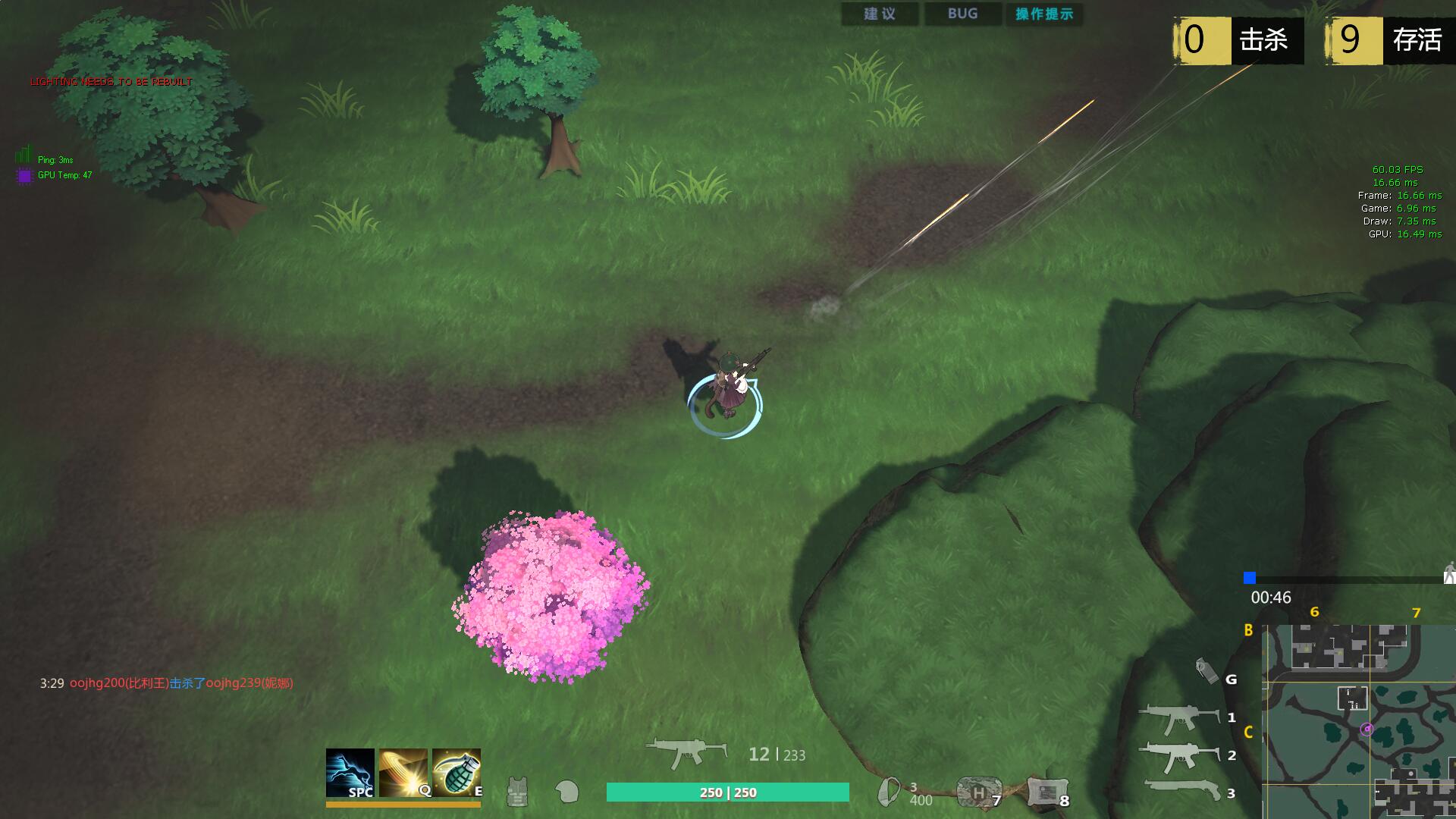Select the body armor vest slot
1456x819 pixels.
pos(517,792)
